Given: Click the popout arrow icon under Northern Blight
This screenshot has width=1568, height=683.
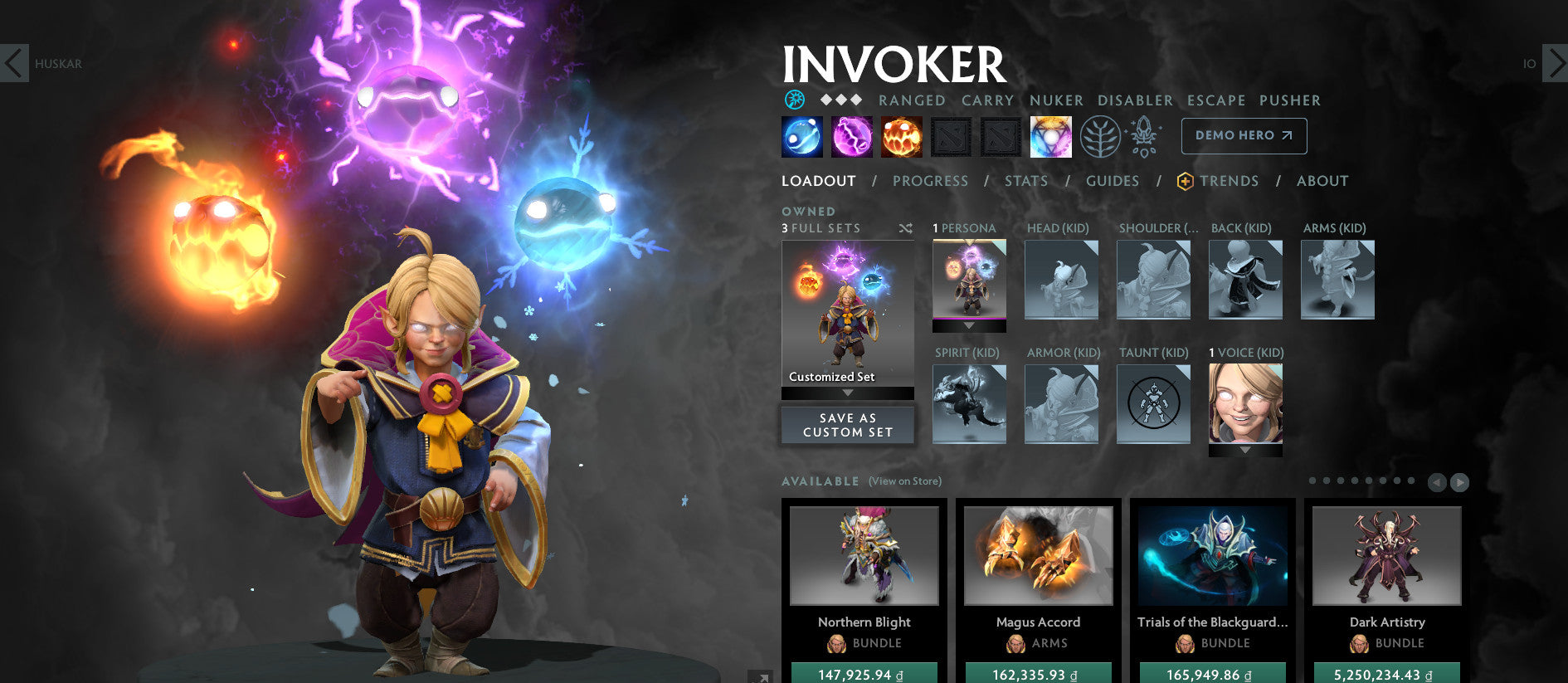Looking at the screenshot, I should coord(762,676).
